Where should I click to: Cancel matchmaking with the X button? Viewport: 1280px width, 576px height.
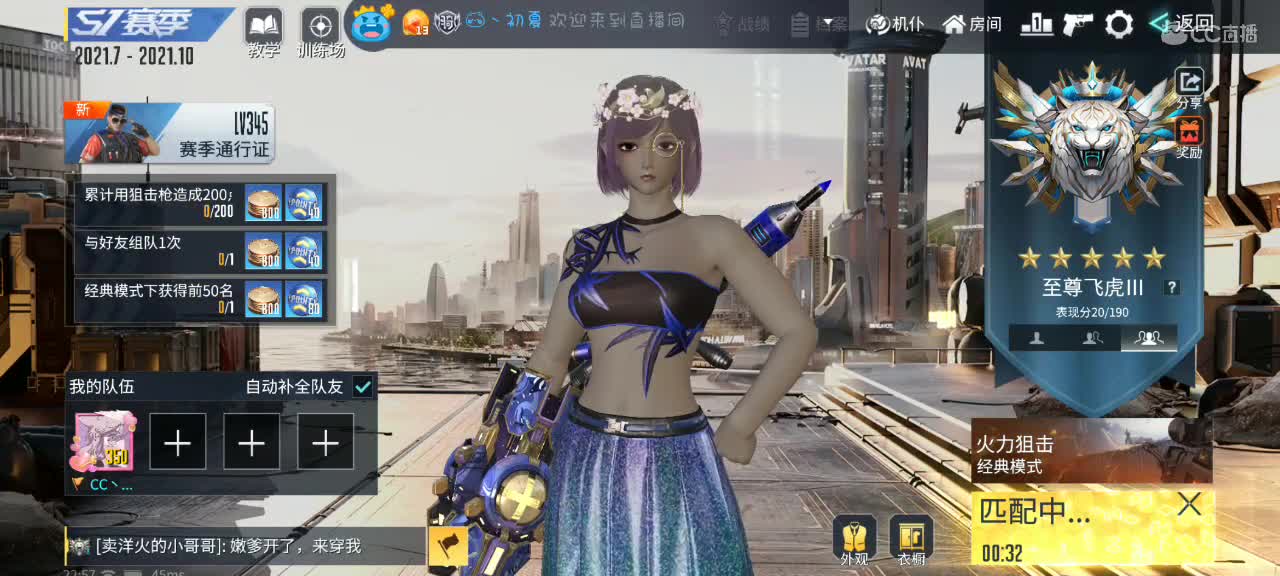pos(1189,505)
